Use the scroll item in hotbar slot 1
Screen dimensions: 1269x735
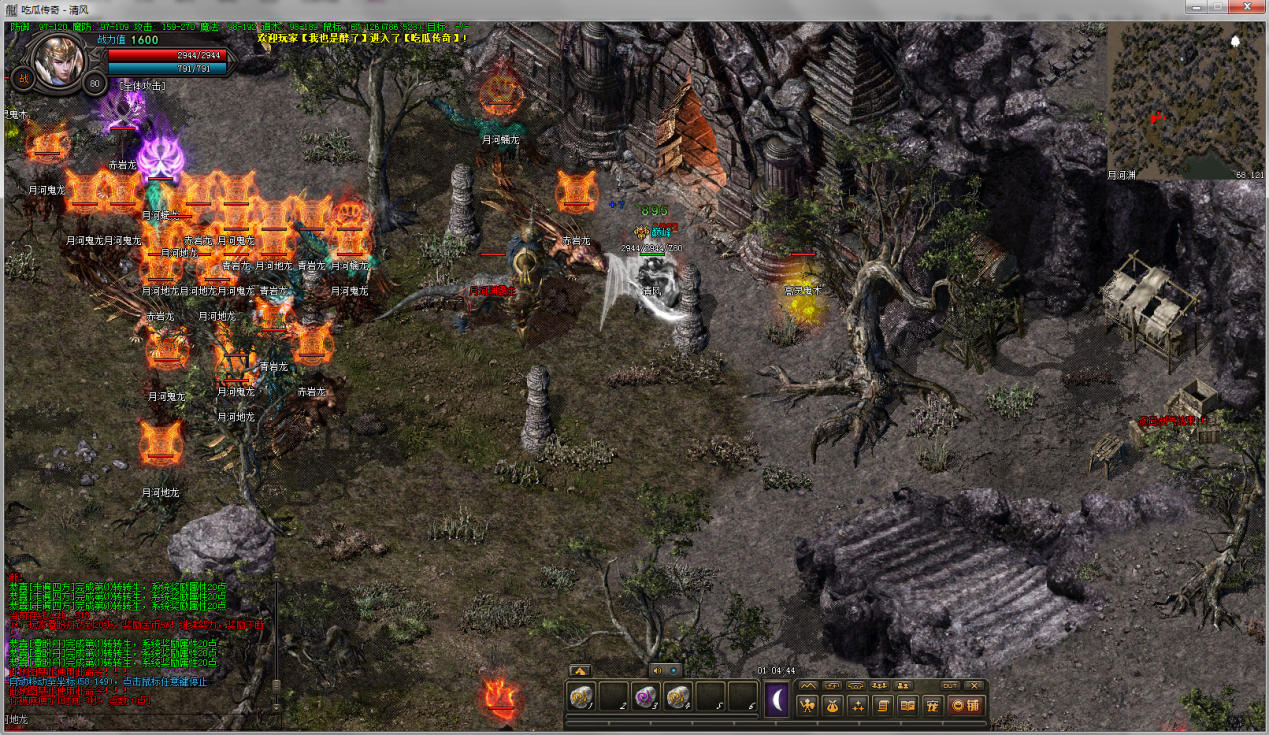pyautogui.click(x=580, y=697)
